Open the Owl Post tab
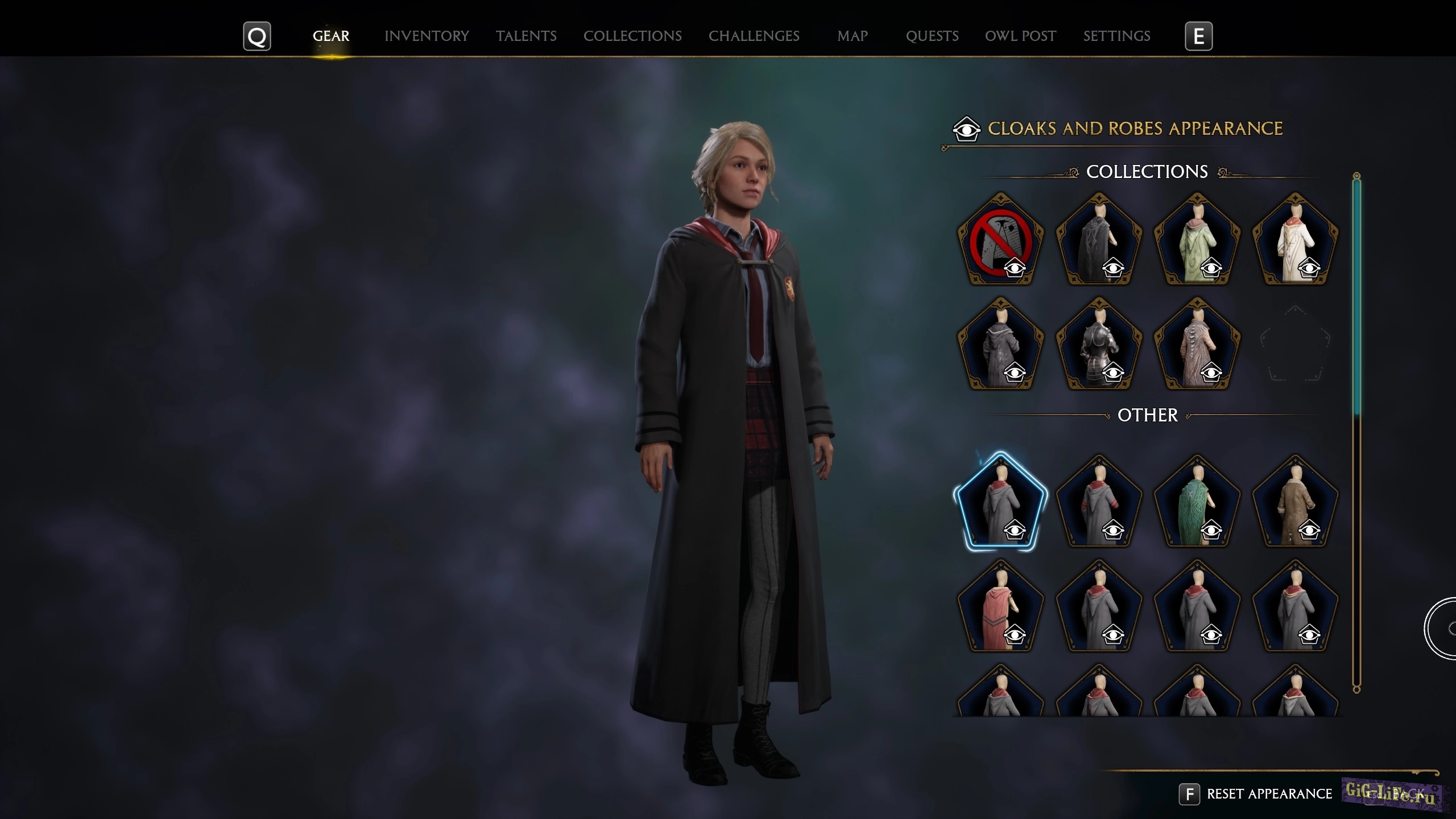This screenshot has height=819, width=1456. click(1020, 36)
